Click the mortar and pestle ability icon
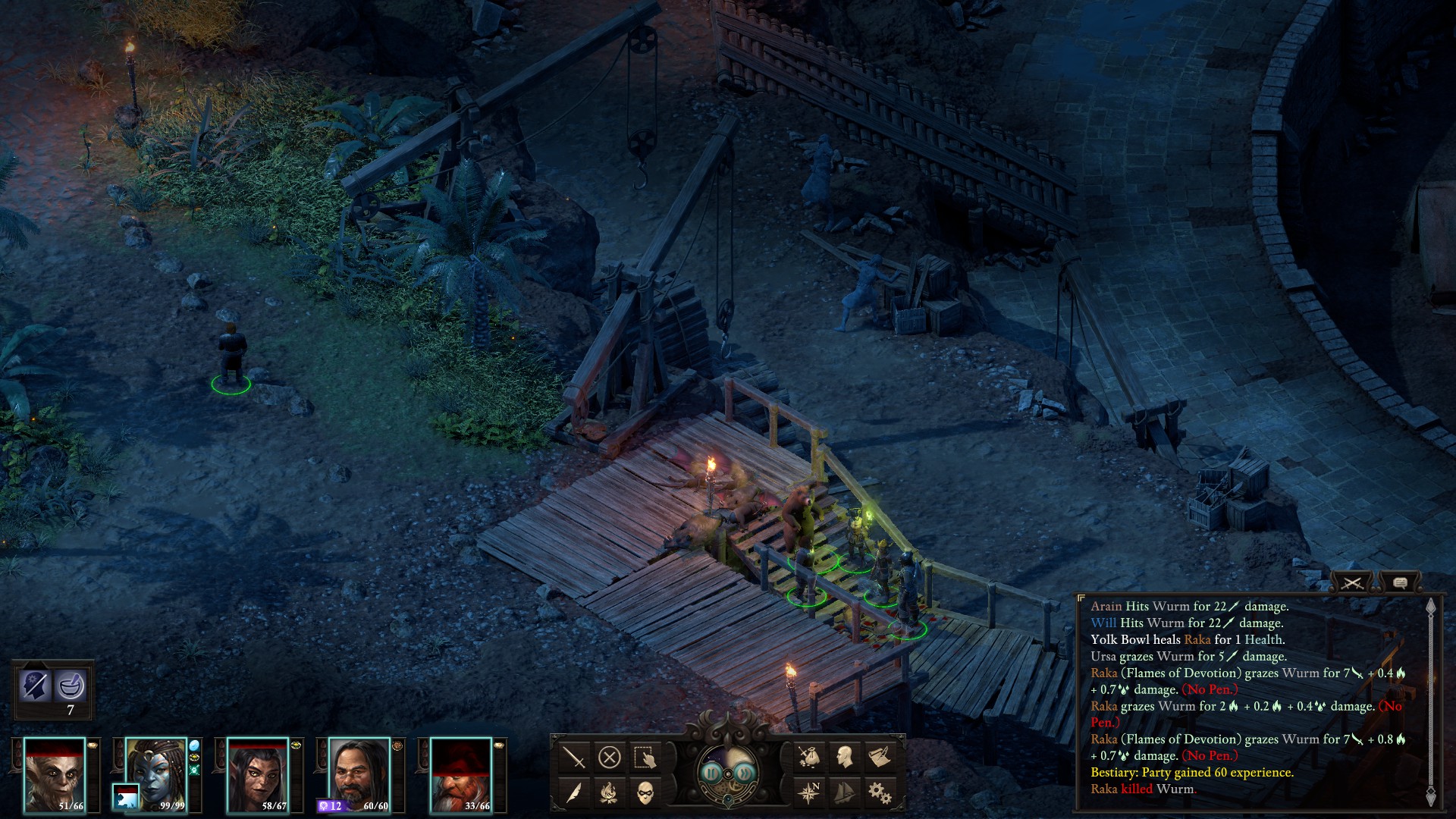Screen dimensions: 1456x819 click(71, 686)
